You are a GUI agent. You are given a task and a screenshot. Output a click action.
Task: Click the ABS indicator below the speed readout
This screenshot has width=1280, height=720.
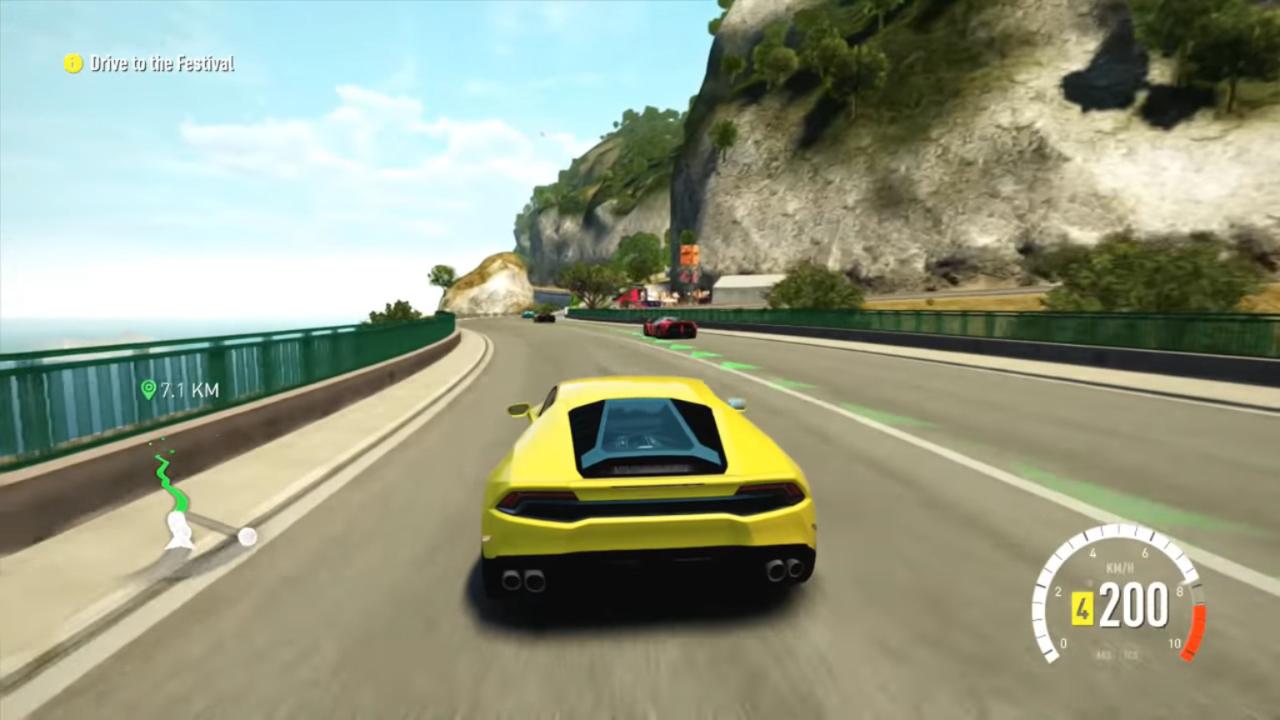[x=1105, y=653]
